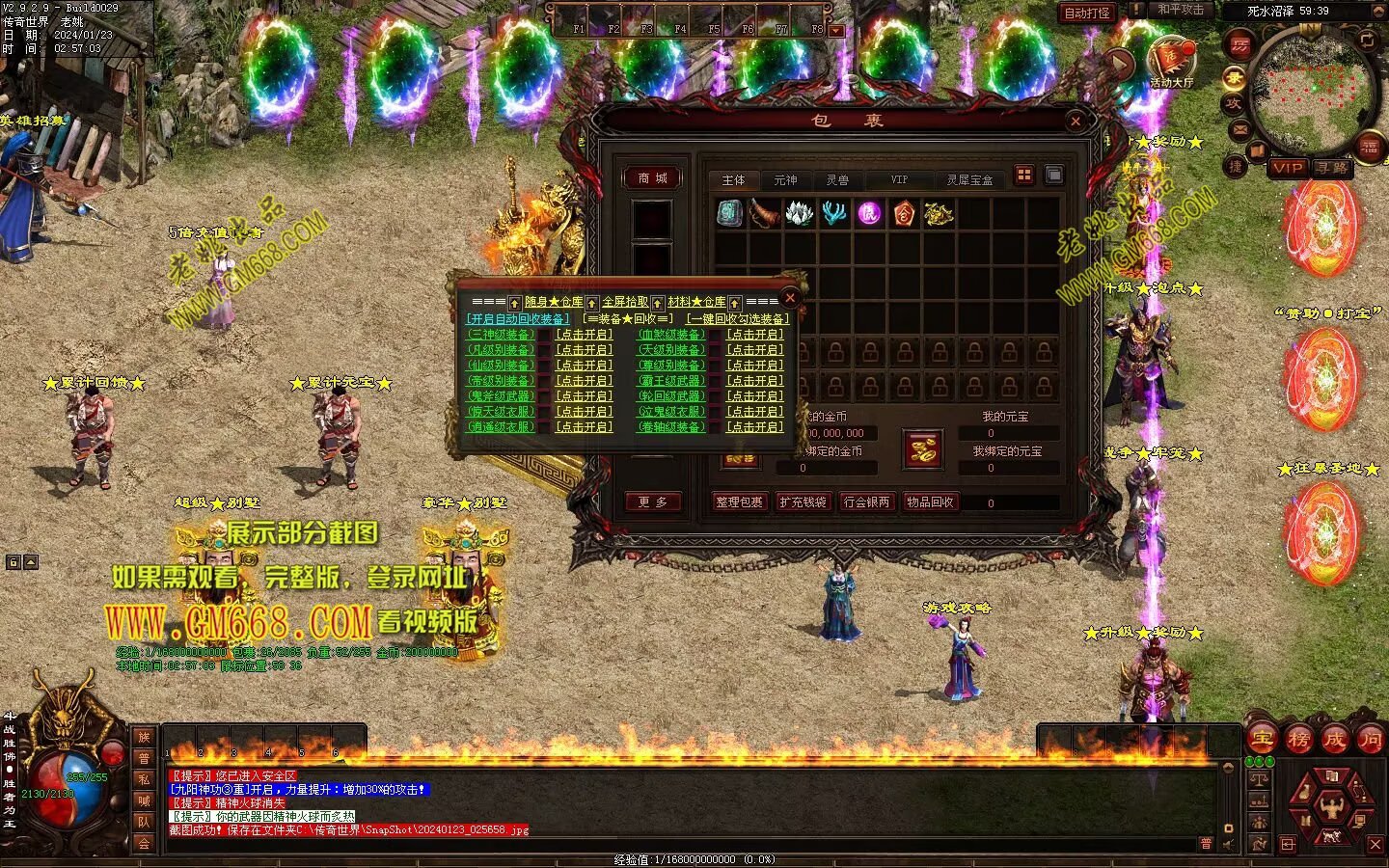The image size is (1389, 868).
Task: Toggle 自动打怪 auto-fight button
Action: coord(1087,14)
